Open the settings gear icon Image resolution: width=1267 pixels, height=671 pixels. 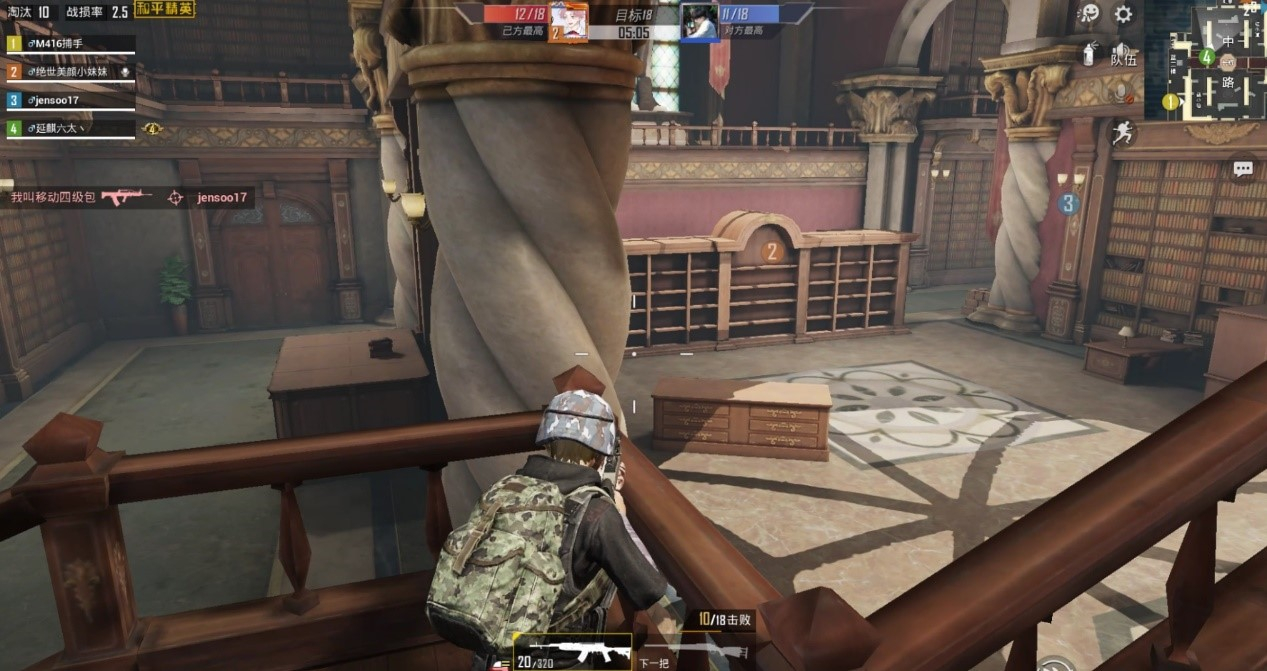click(1123, 14)
